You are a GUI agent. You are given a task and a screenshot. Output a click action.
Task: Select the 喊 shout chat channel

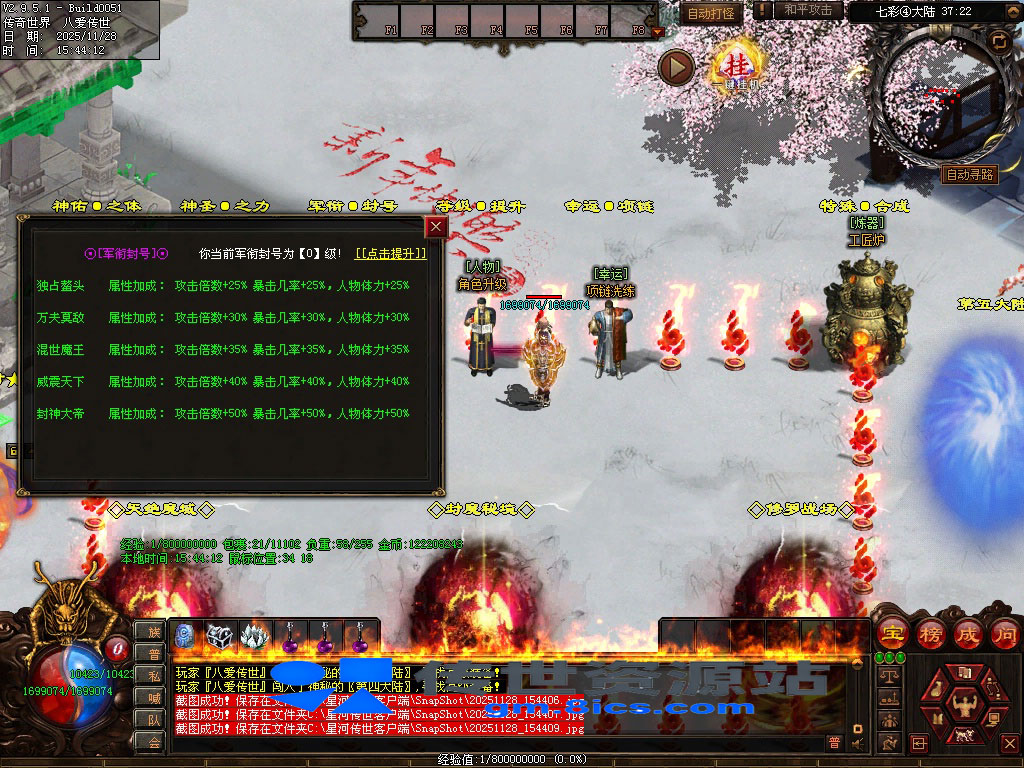click(x=154, y=697)
